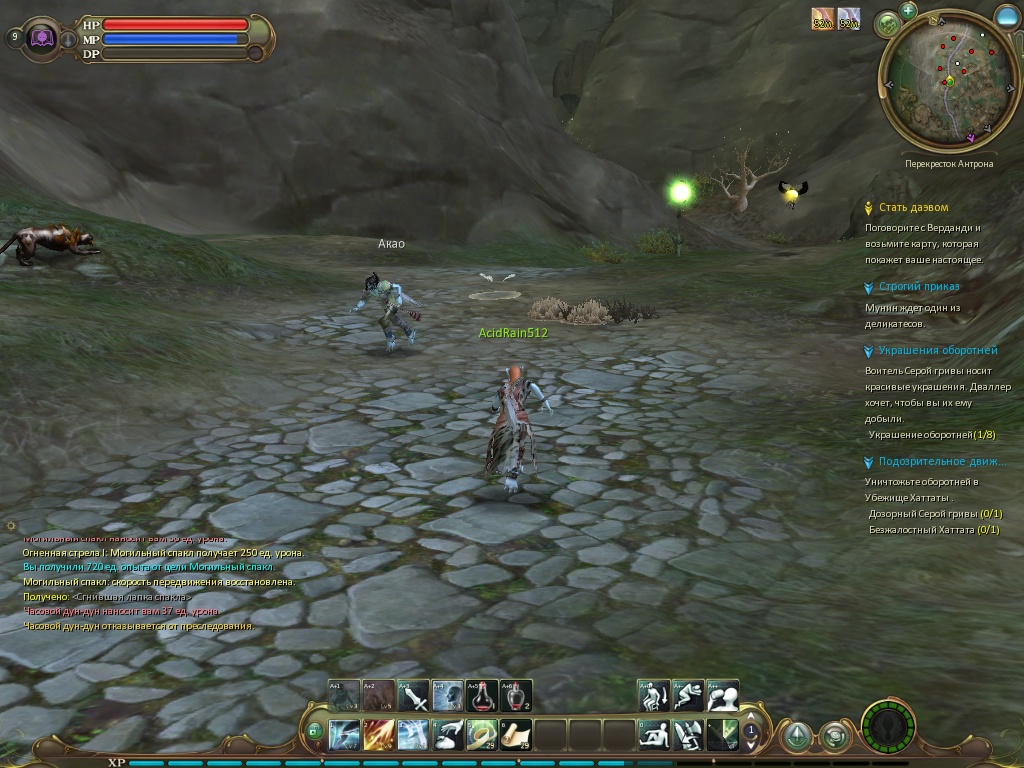
Task: Click the green plus button by the minimap
Action: pos(908,10)
